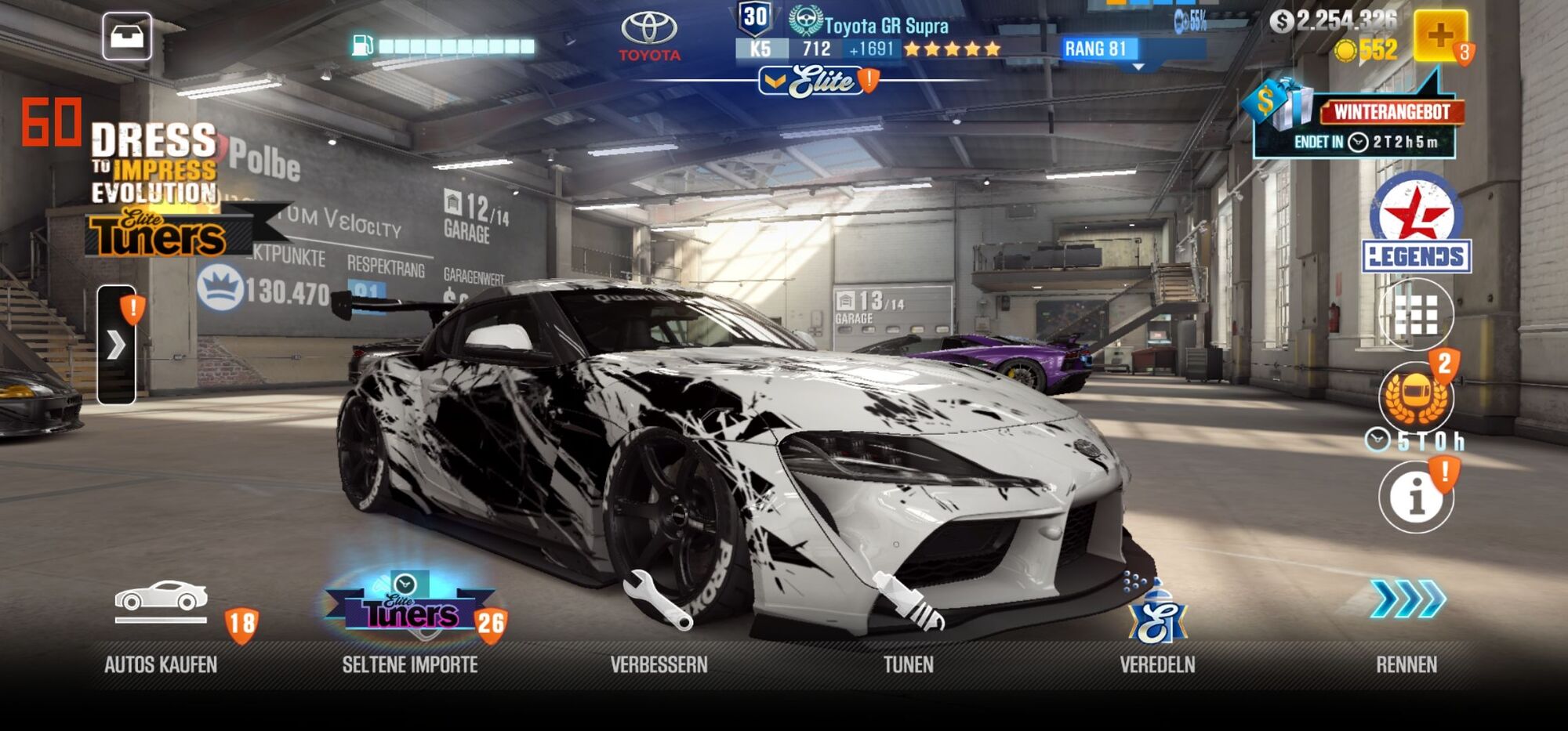View the Winterangebot offer

coord(1356,121)
